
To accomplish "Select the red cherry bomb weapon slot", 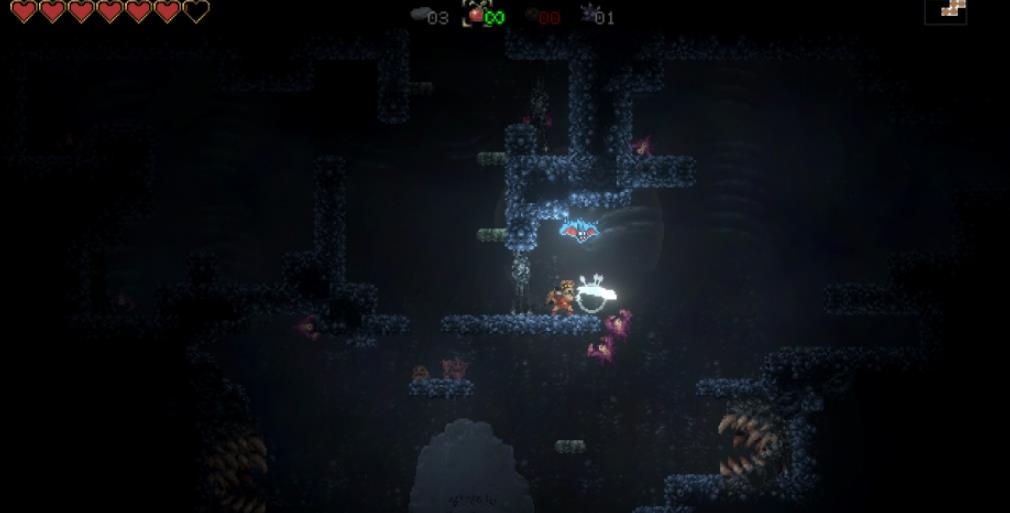I will click(476, 14).
